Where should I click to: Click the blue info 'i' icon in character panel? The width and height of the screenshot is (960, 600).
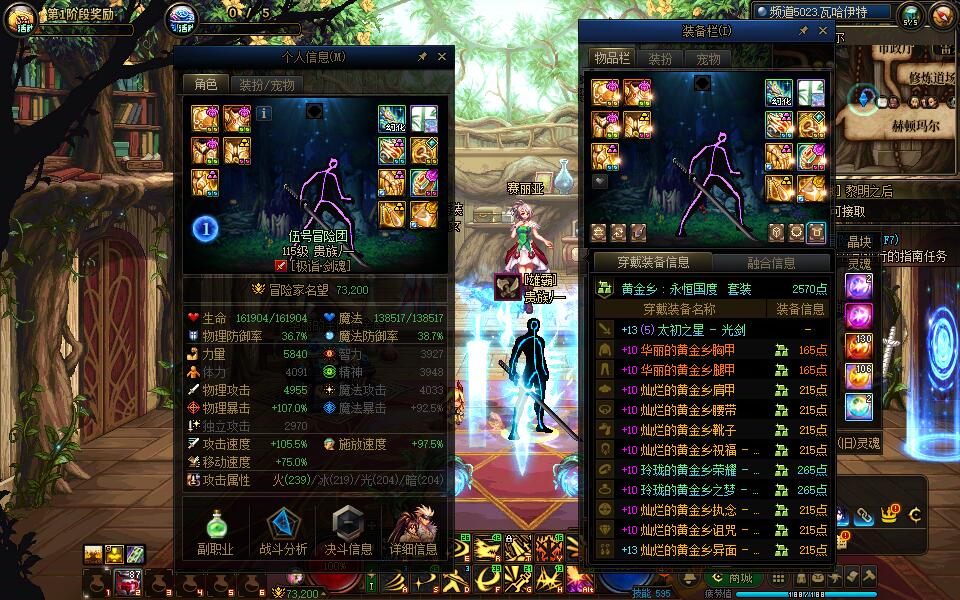(x=265, y=114)
